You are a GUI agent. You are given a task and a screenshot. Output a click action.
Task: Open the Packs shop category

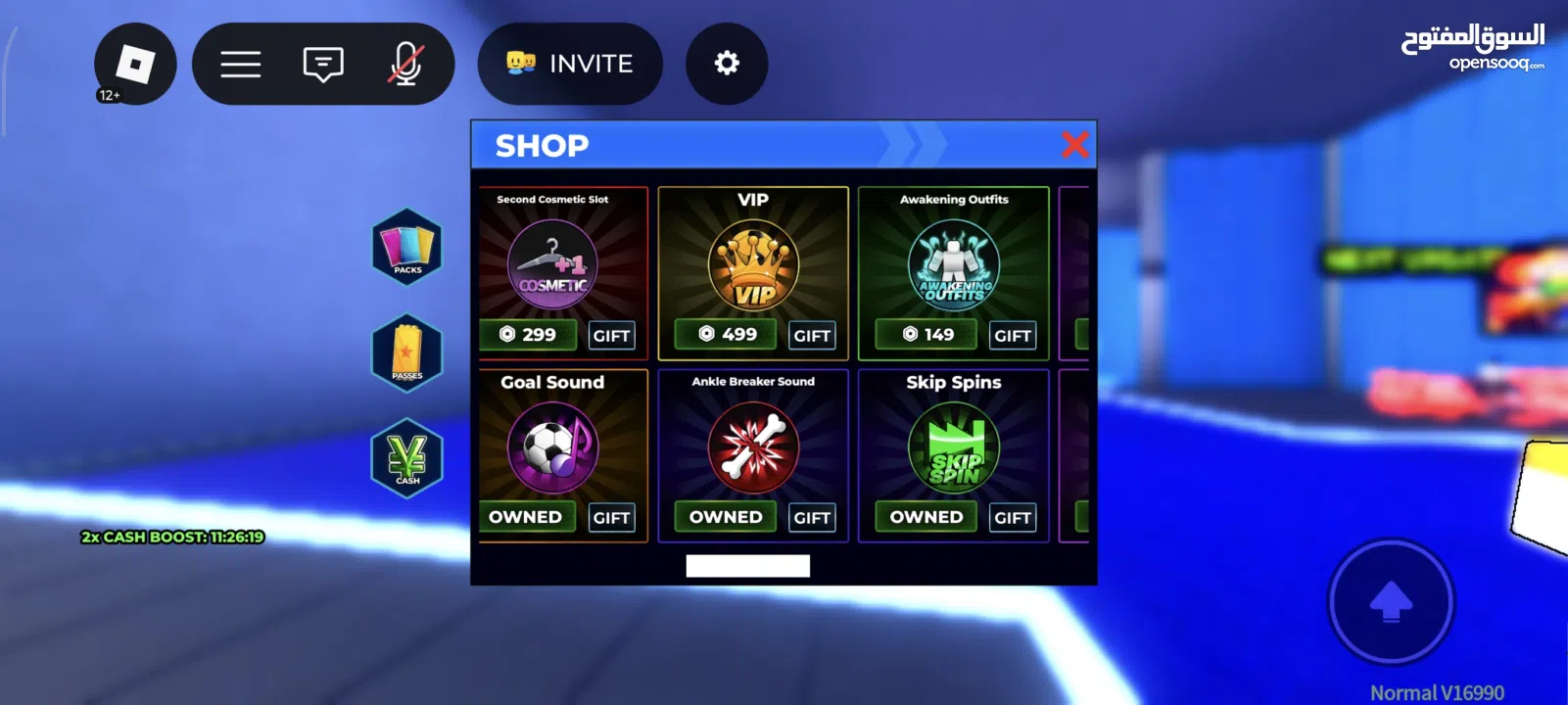tap(407, 247)
